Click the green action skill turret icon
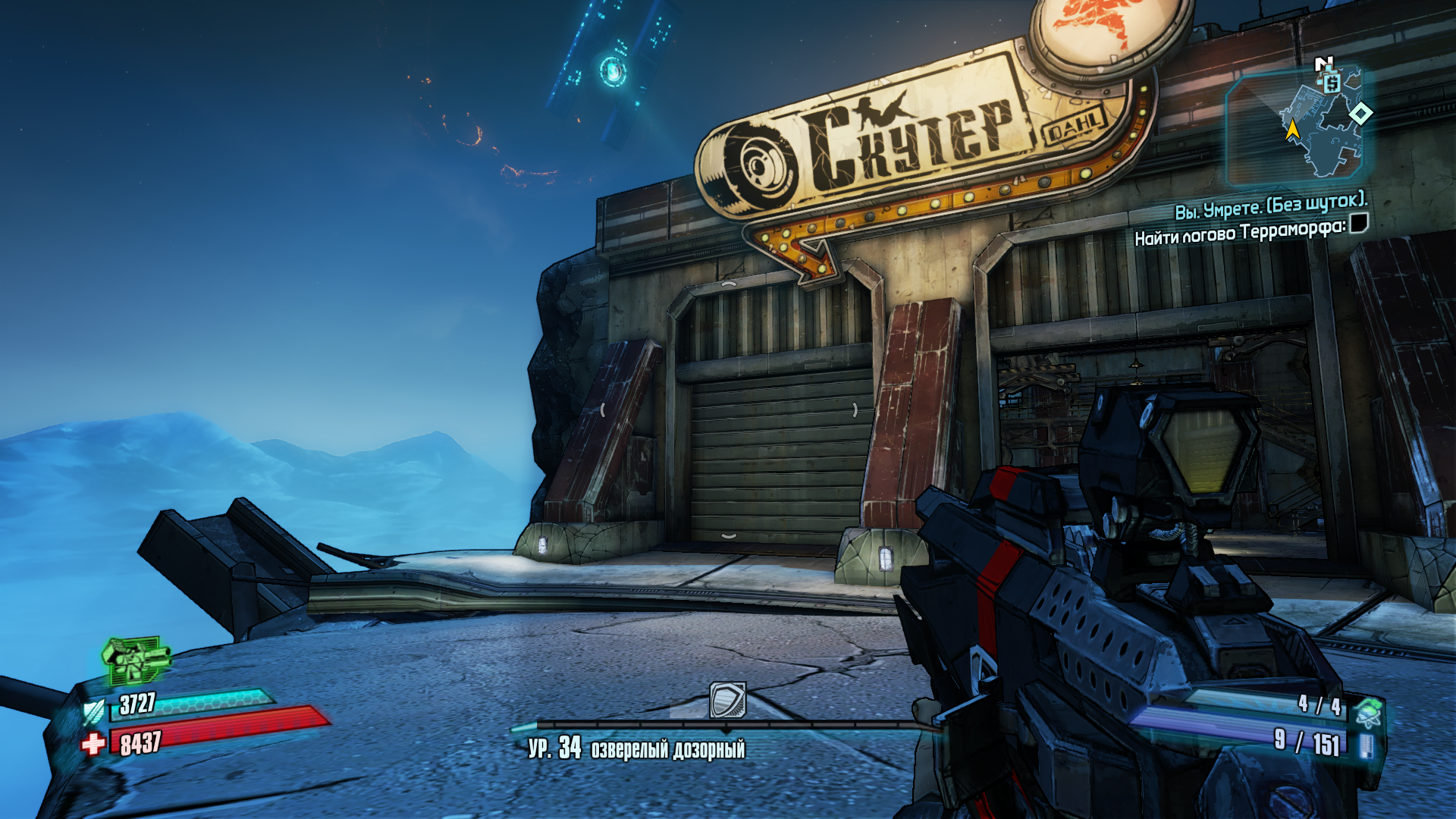 point(135,658)
